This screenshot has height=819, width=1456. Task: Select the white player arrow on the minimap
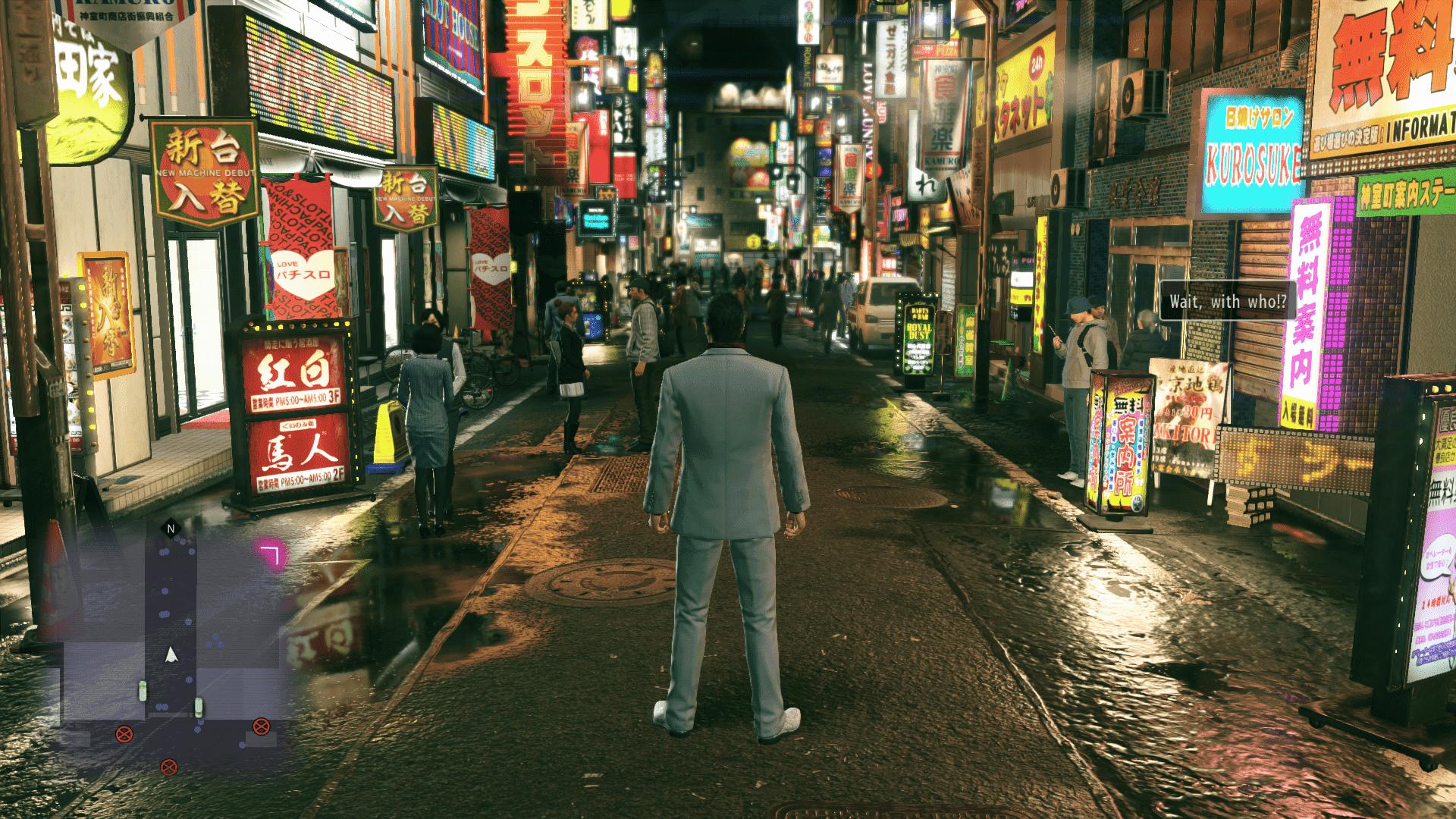click(171, 654)
